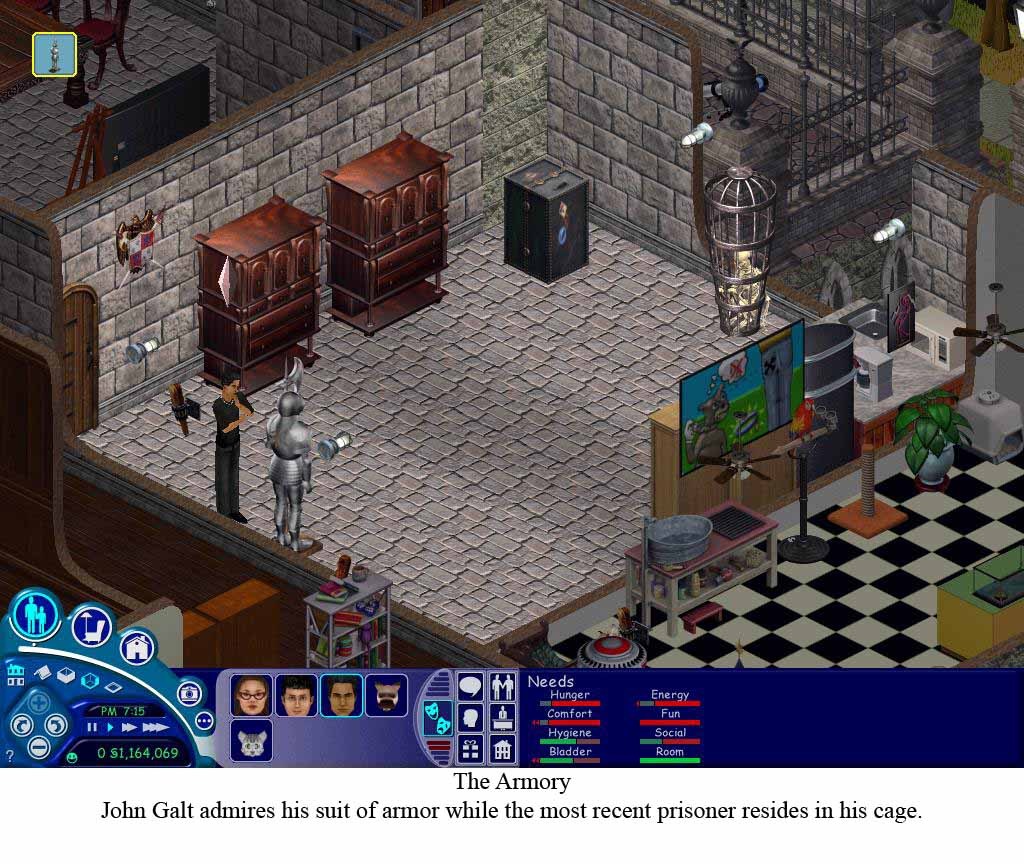Choose the Siamese cat family portrait

[386, 694]
